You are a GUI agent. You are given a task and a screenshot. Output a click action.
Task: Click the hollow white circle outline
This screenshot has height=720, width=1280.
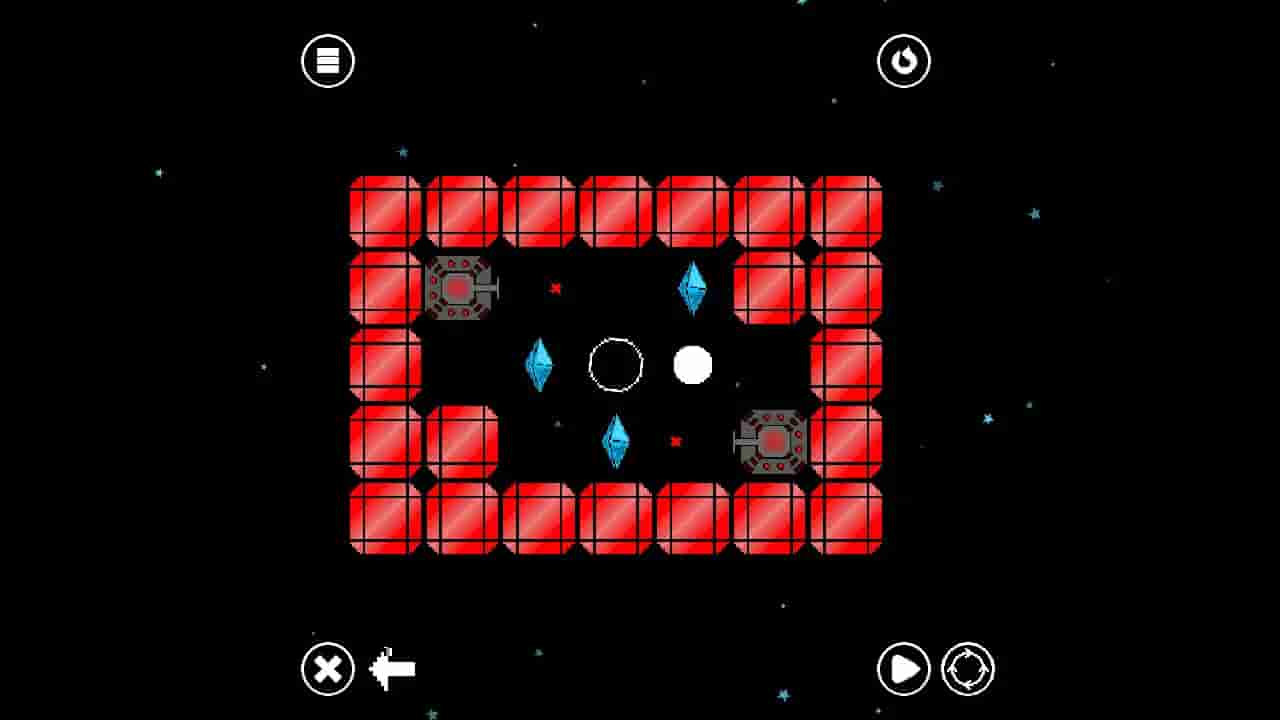[614, 366]
